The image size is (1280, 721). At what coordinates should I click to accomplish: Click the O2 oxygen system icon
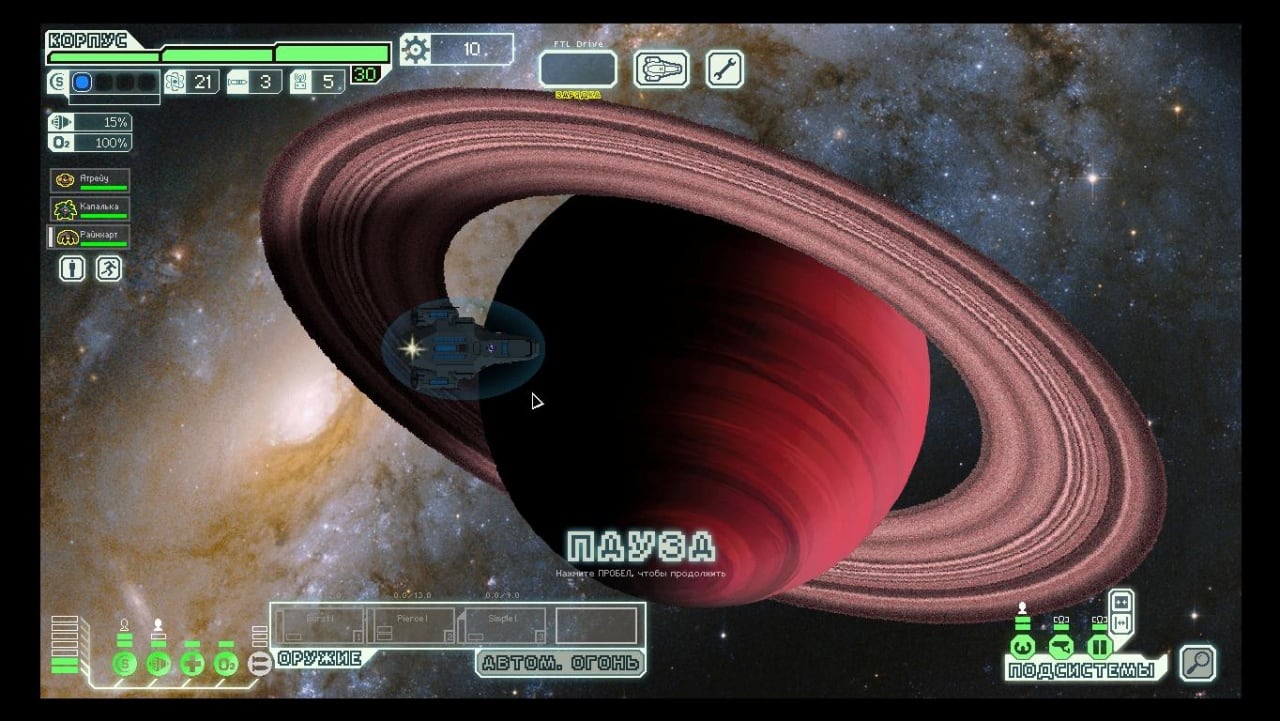click(x=226, y=664)
